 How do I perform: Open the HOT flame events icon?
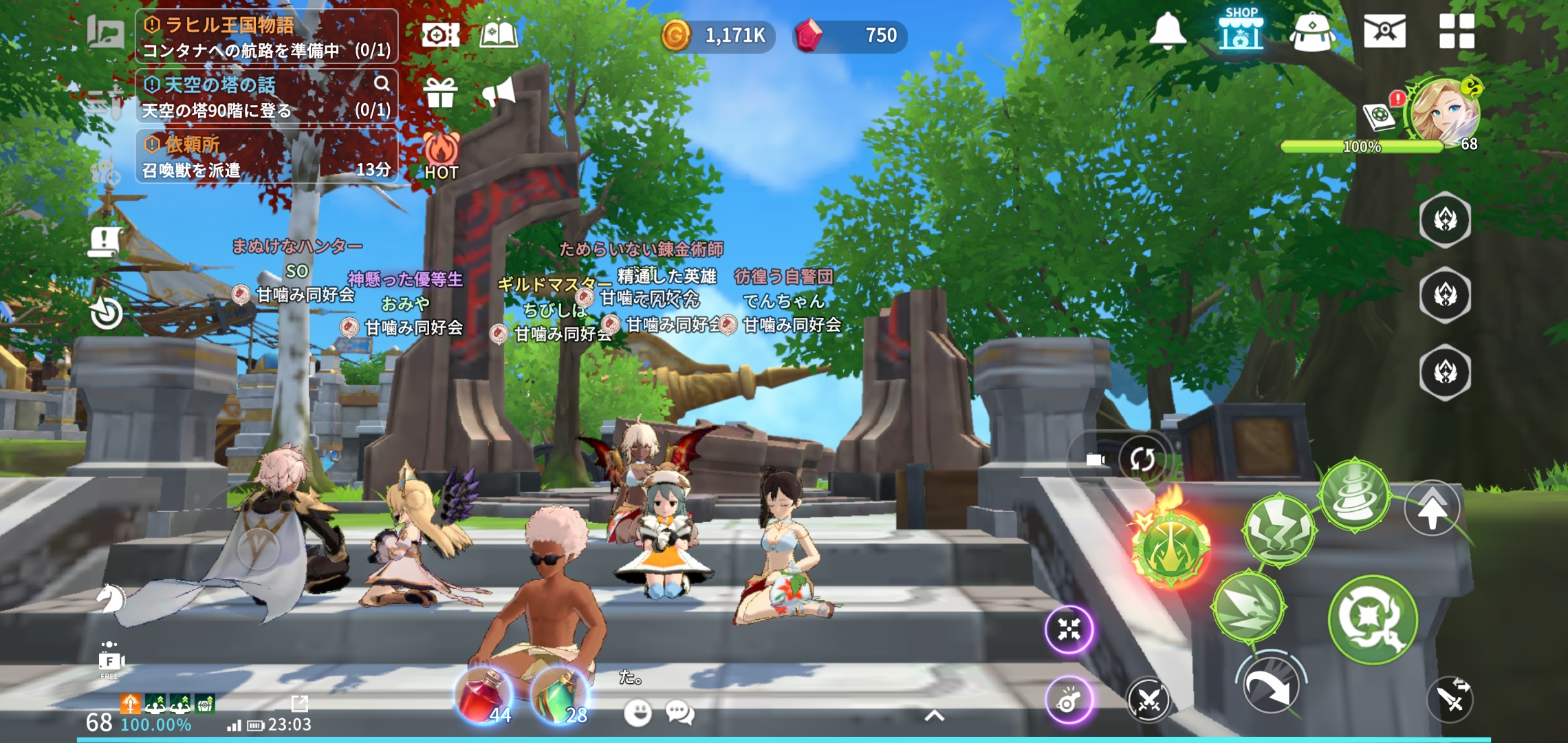(441, 155)
